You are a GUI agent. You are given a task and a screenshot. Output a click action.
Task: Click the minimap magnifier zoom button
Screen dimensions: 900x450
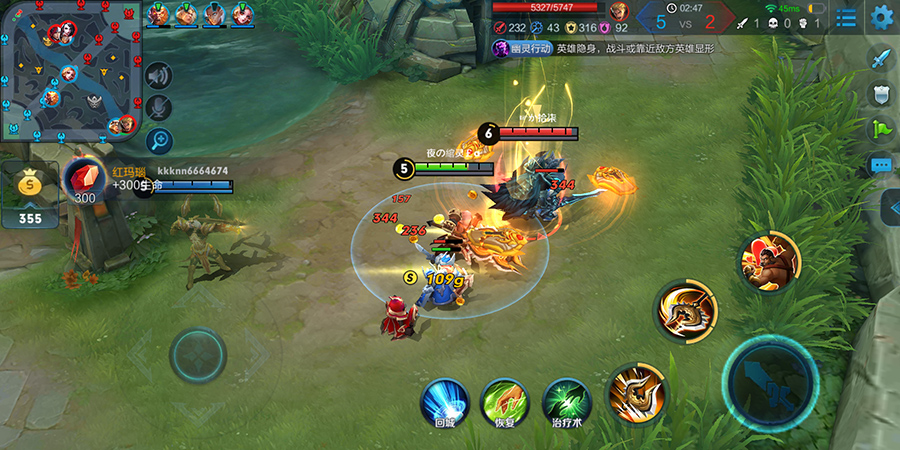click(x=159, y=141)
